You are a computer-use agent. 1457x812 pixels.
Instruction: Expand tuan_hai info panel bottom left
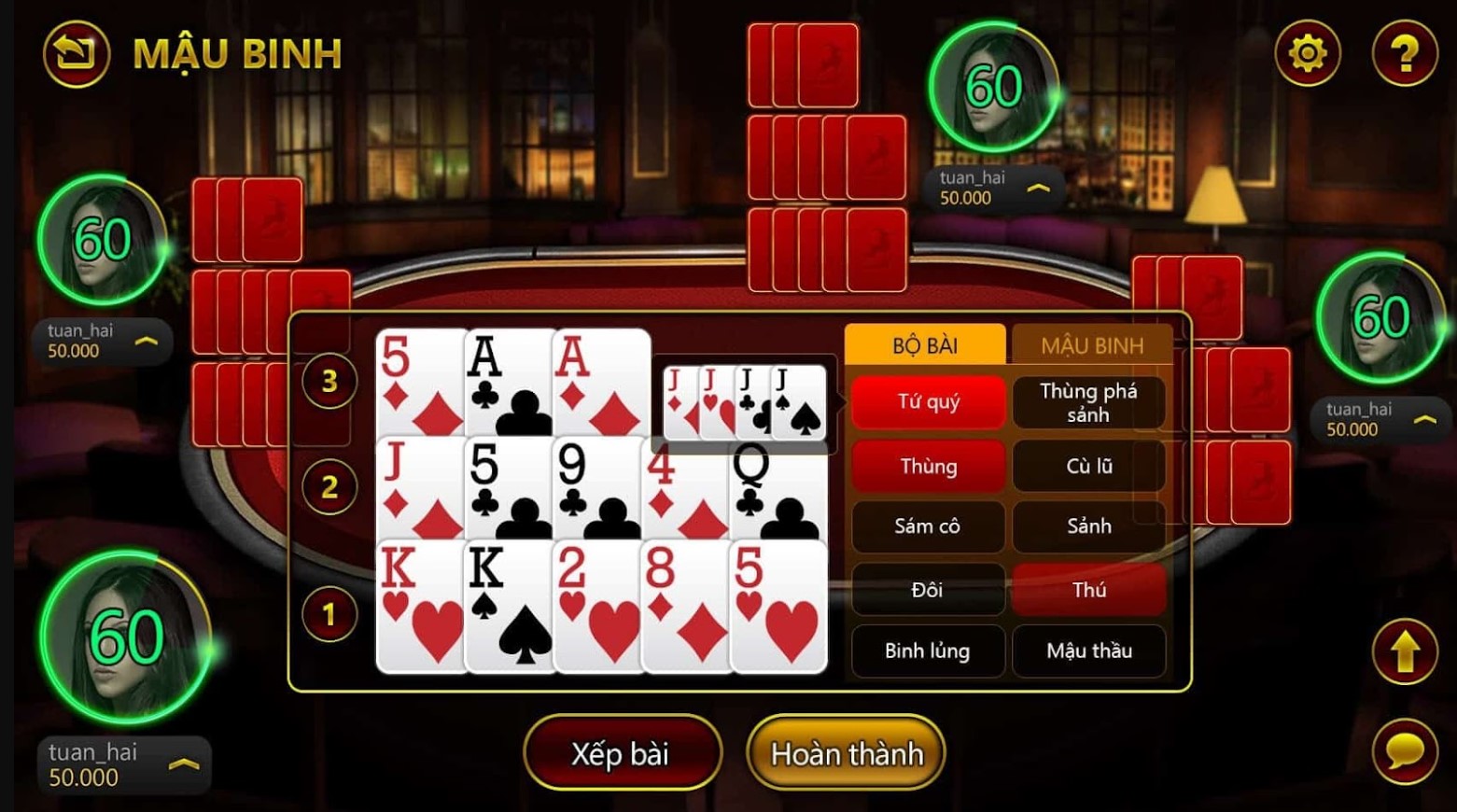click(x=185, y=763)
